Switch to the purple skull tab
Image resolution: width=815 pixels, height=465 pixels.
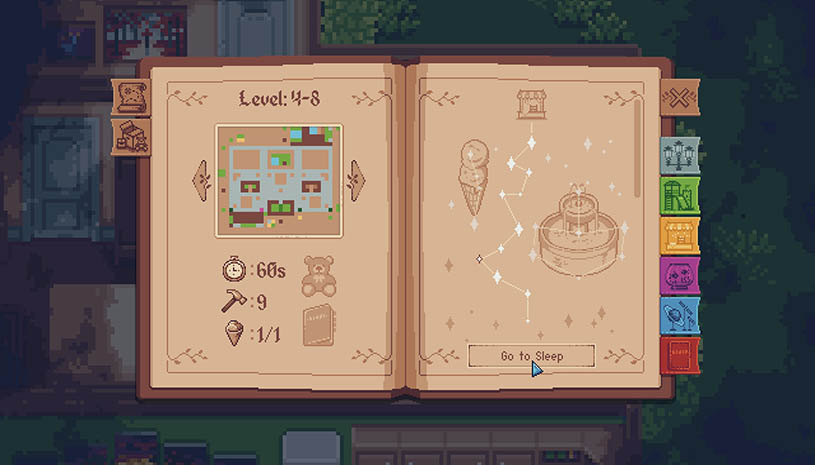pos(679,275)
